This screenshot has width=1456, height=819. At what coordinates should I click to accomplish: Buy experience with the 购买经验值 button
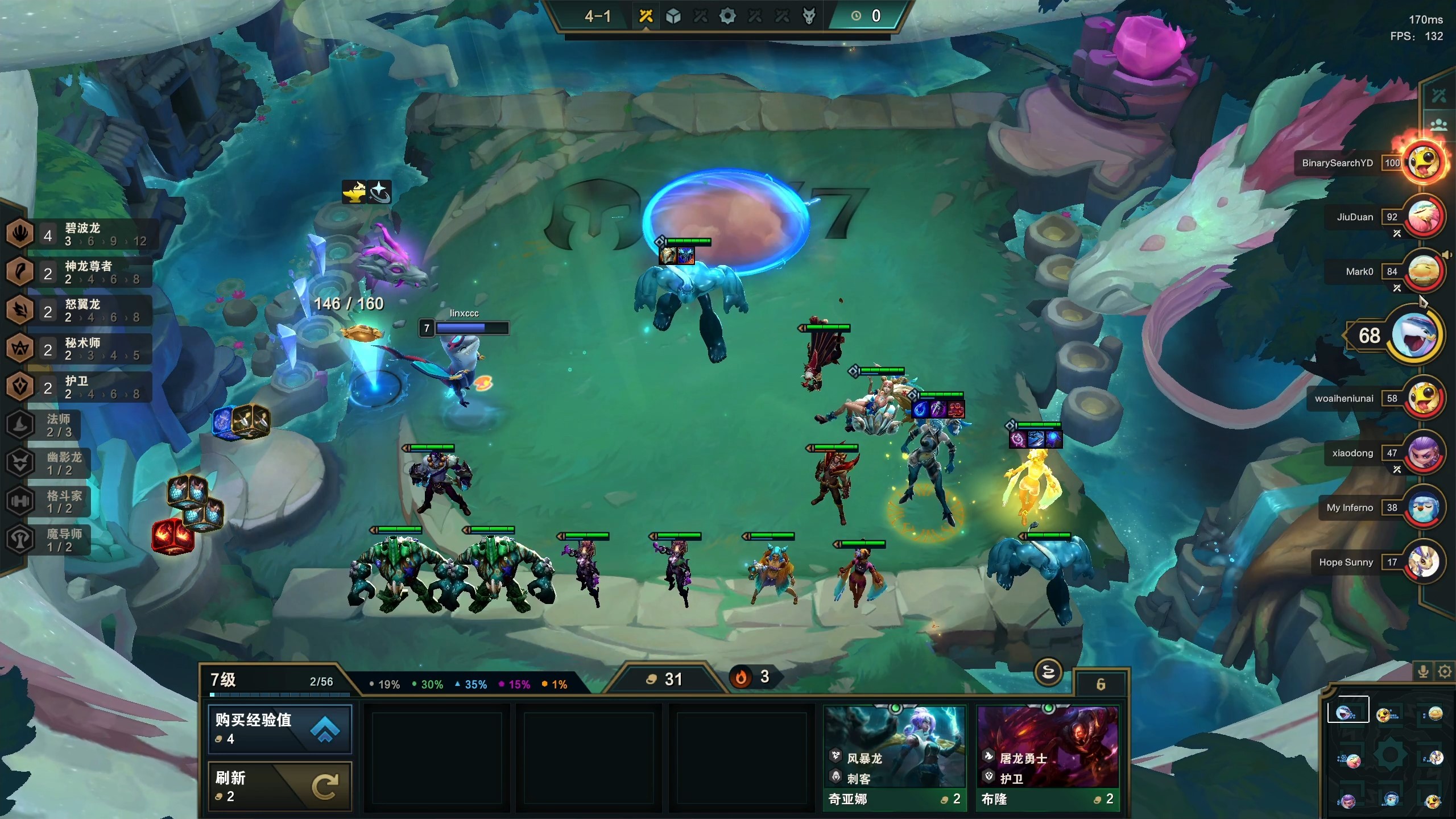280,729
